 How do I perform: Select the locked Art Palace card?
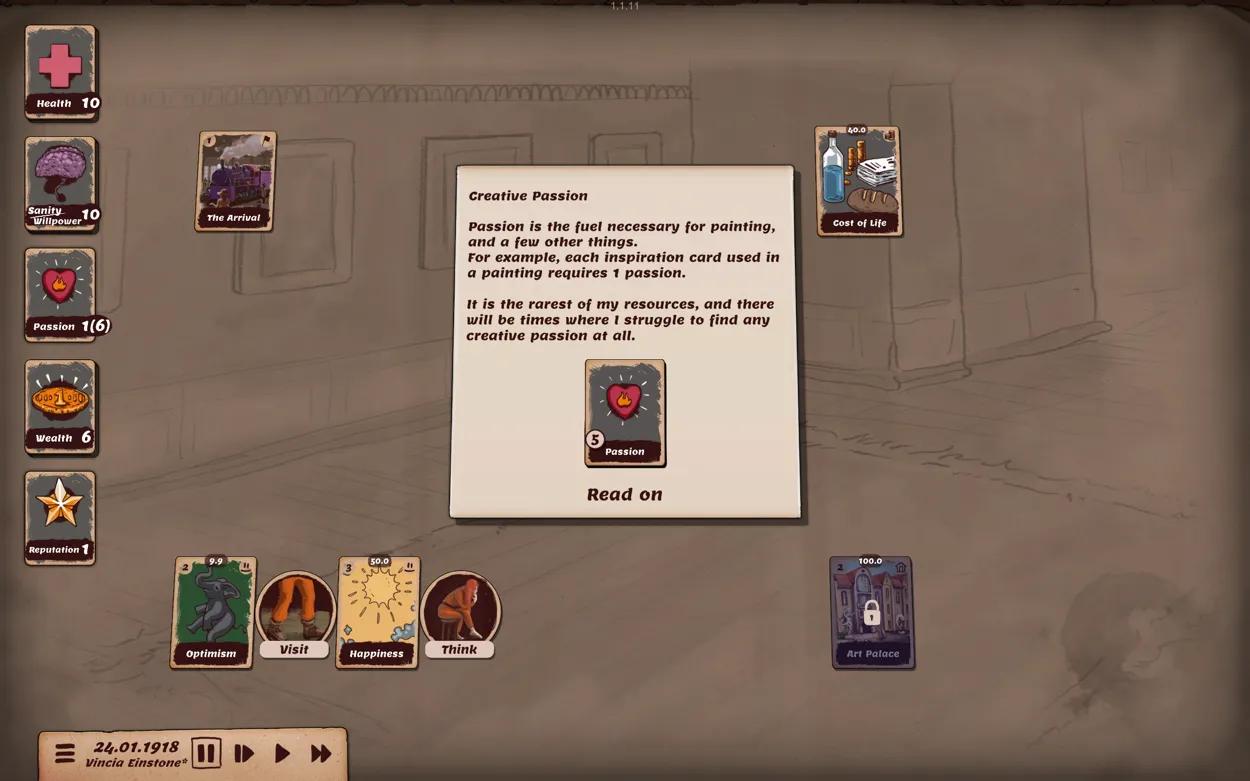872,612
